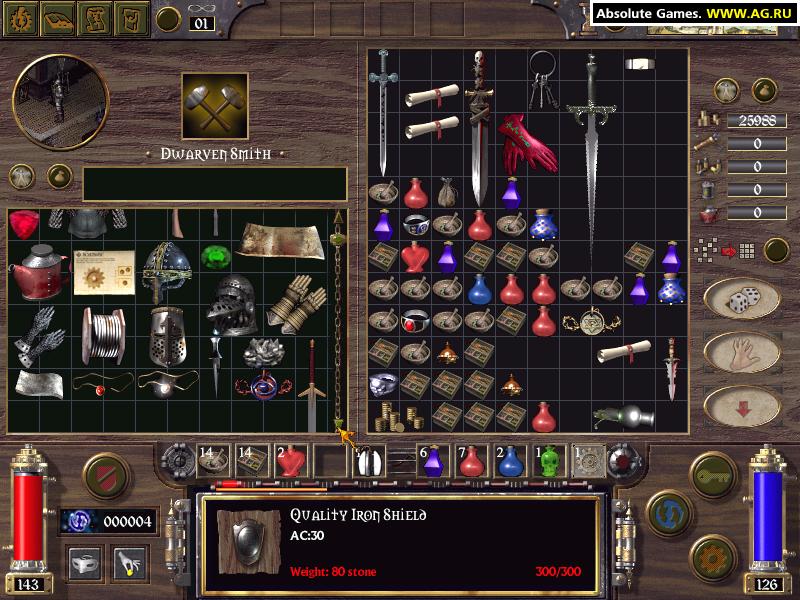Click the Dwarven Smith crossed hammers portrait
Screen dimensions: 800x600
(215, 106)
